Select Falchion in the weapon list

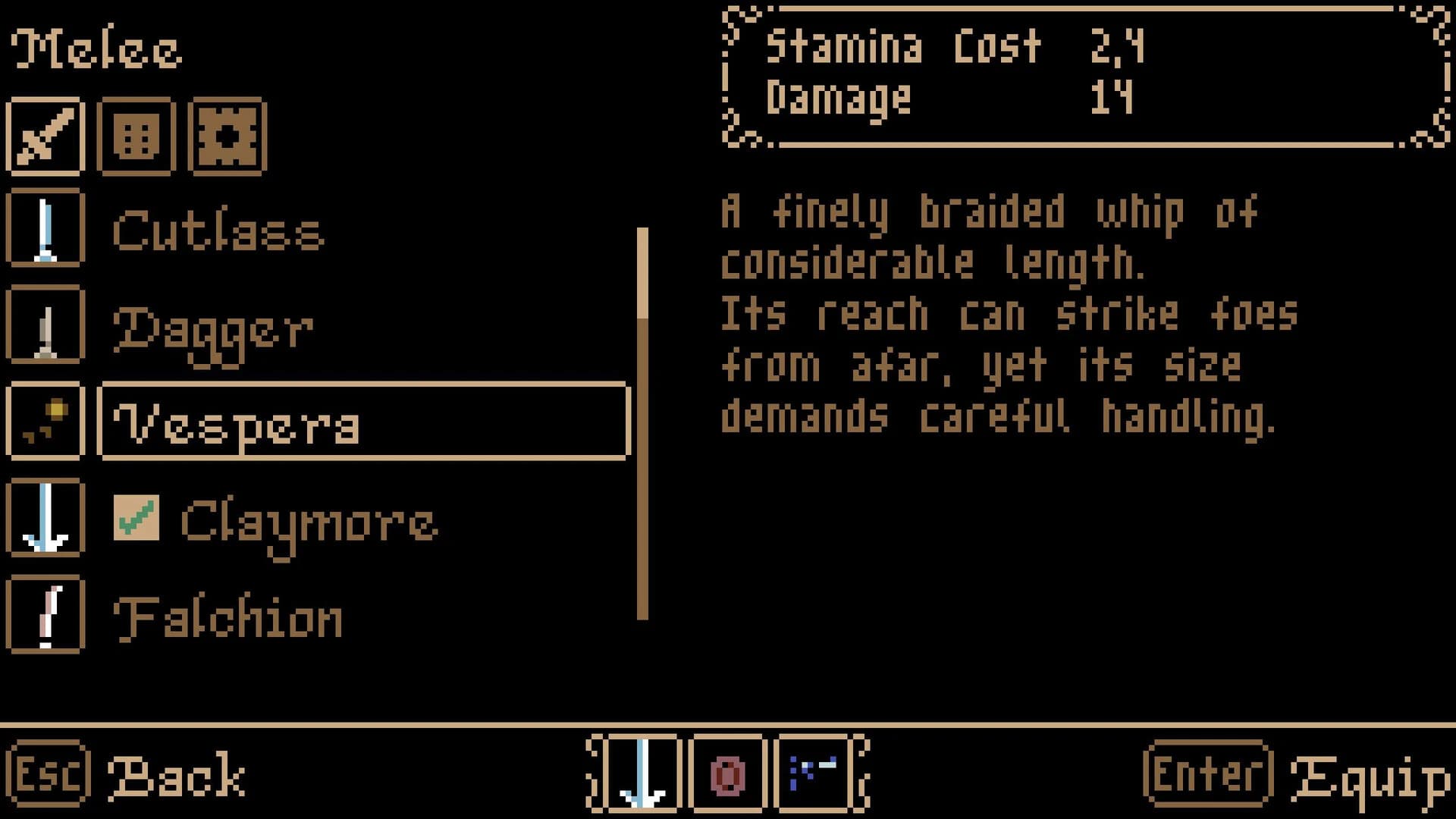(227, 616)
